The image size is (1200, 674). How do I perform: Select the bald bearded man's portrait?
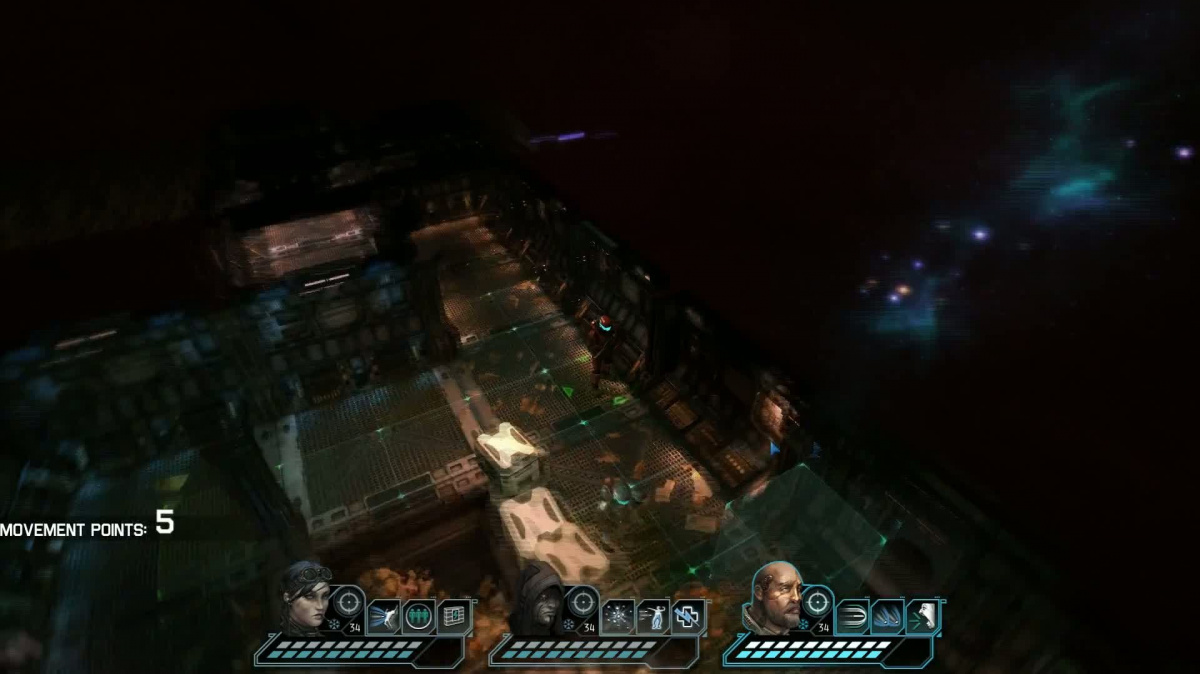775,597
